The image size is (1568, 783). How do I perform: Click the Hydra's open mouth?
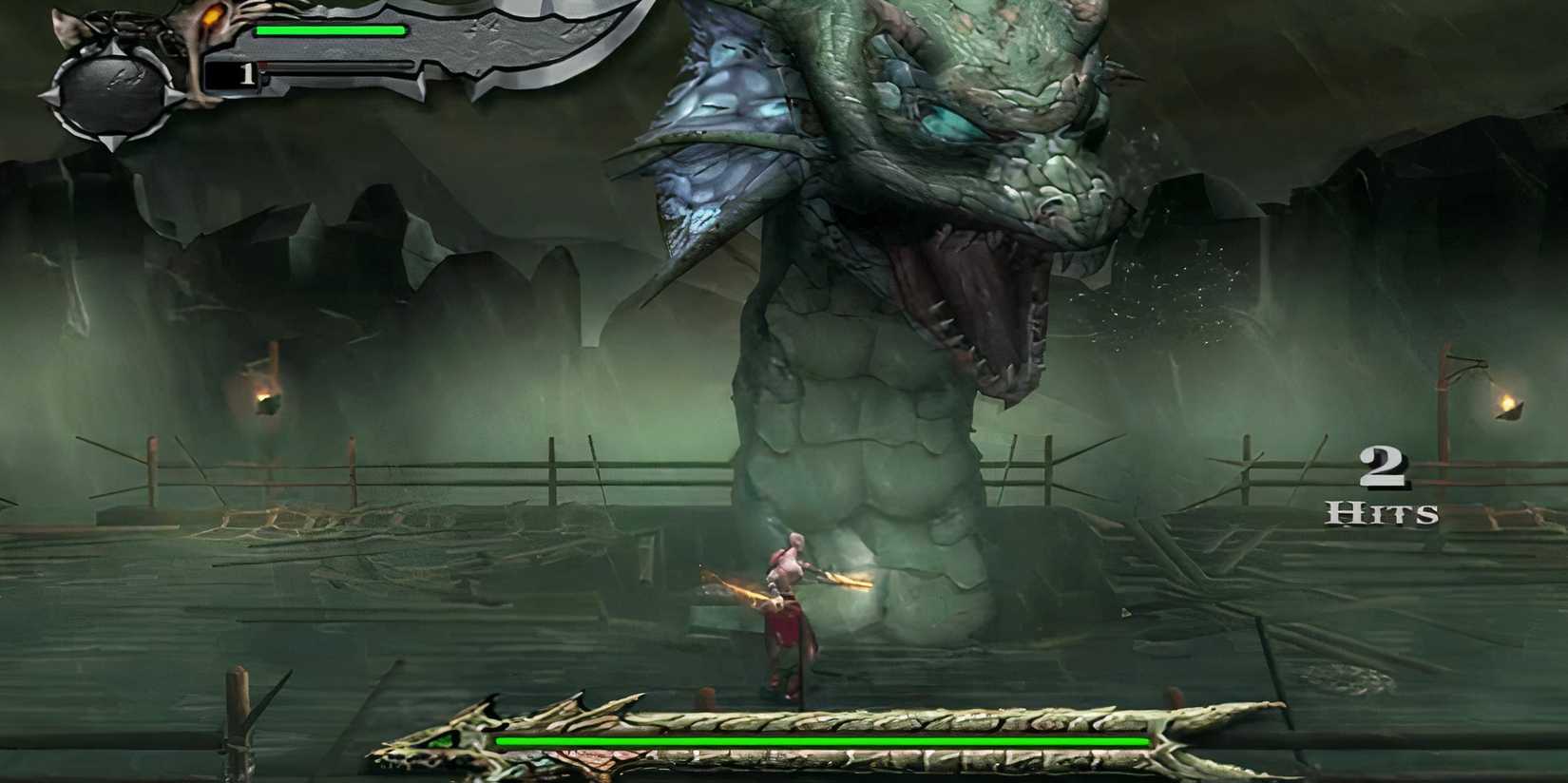pyautogui.click(x=969, y=295)
